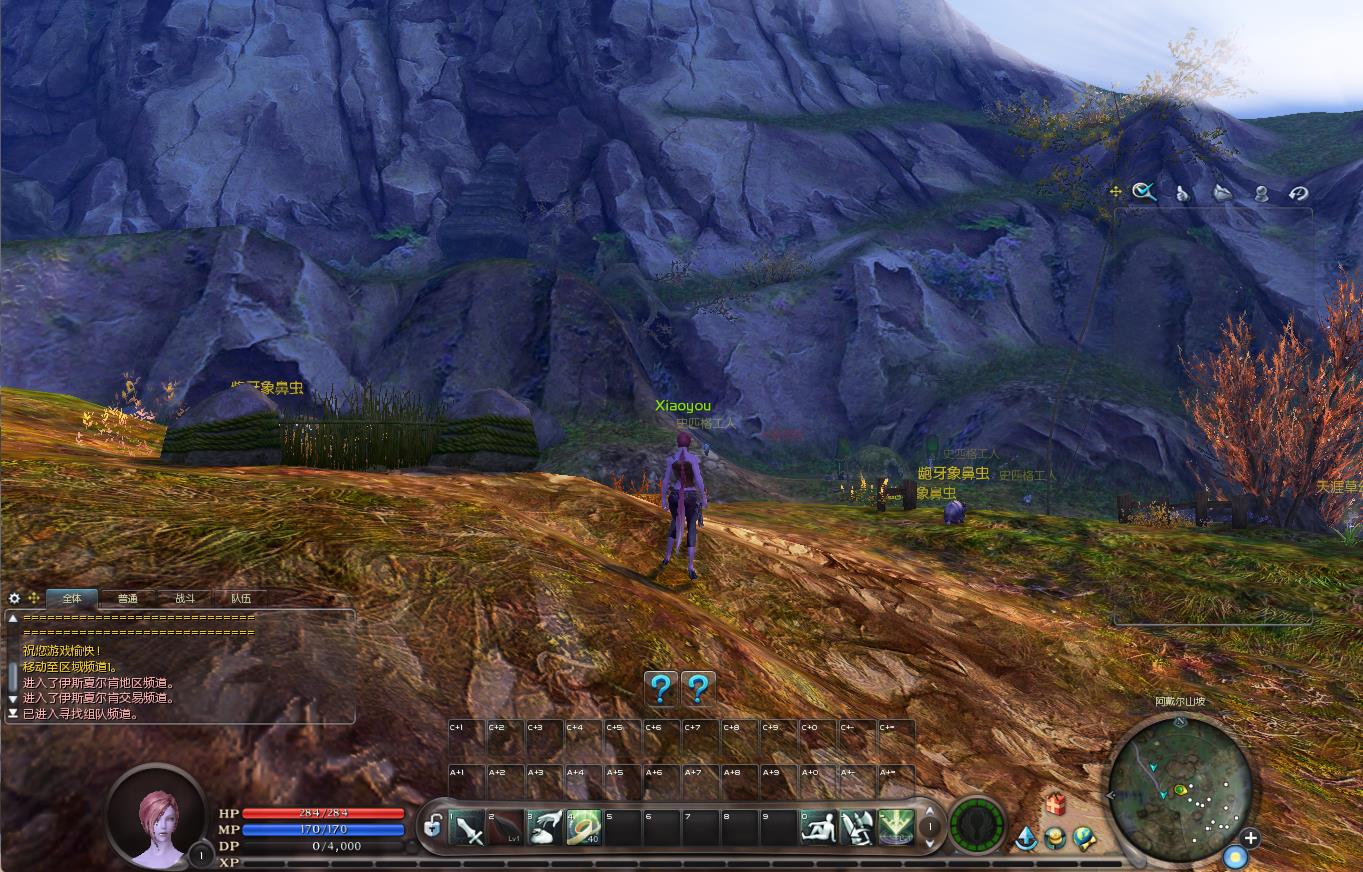Open the red gift box icon
The image size is (1363, 872).
(x=1054, y=804)
